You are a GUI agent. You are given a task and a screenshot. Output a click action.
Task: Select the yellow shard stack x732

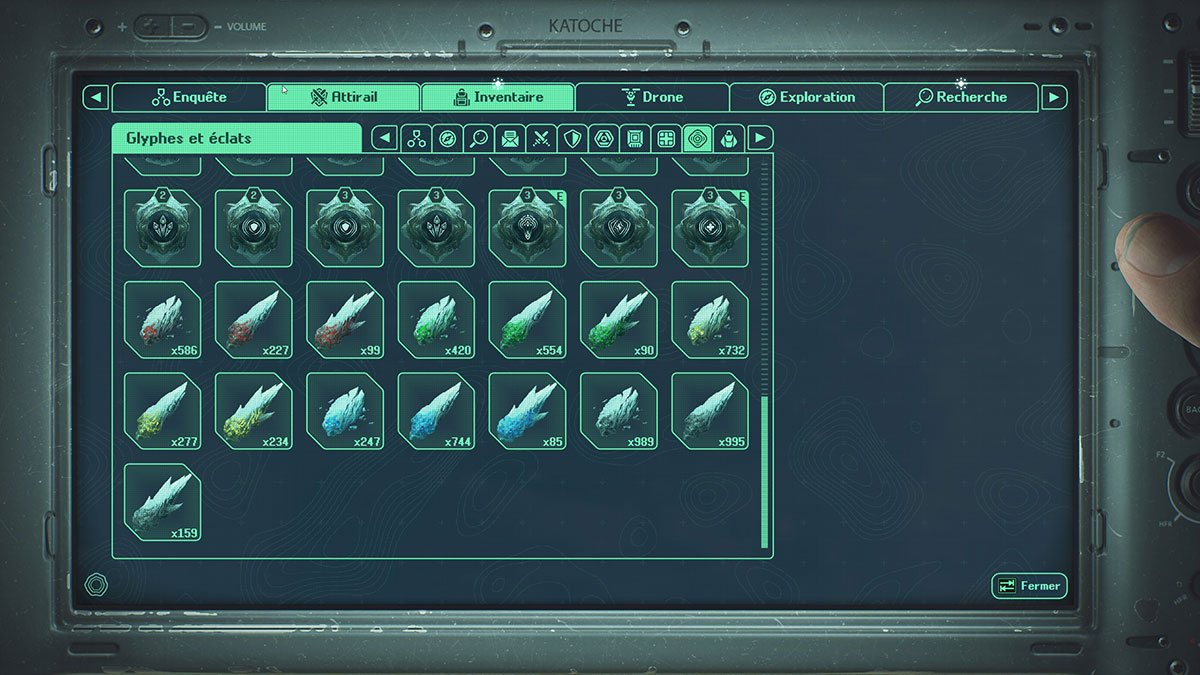710,320
